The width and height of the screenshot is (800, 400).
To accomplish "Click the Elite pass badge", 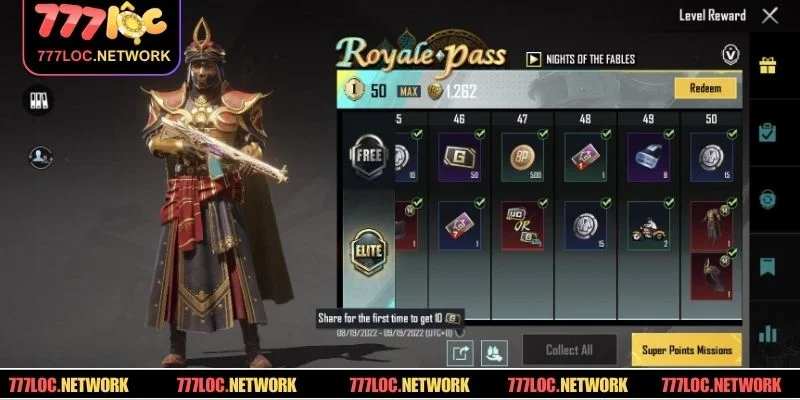I will tap(367, 250).
